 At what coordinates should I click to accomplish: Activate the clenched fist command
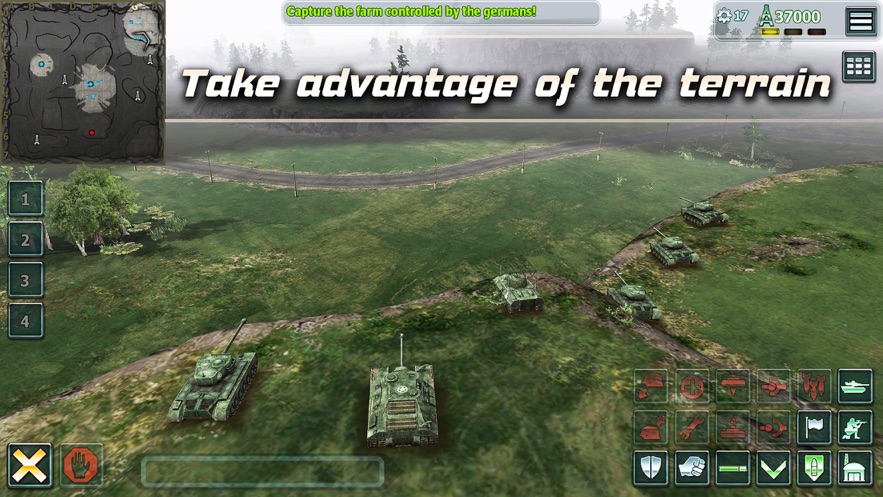pos(692,468)
